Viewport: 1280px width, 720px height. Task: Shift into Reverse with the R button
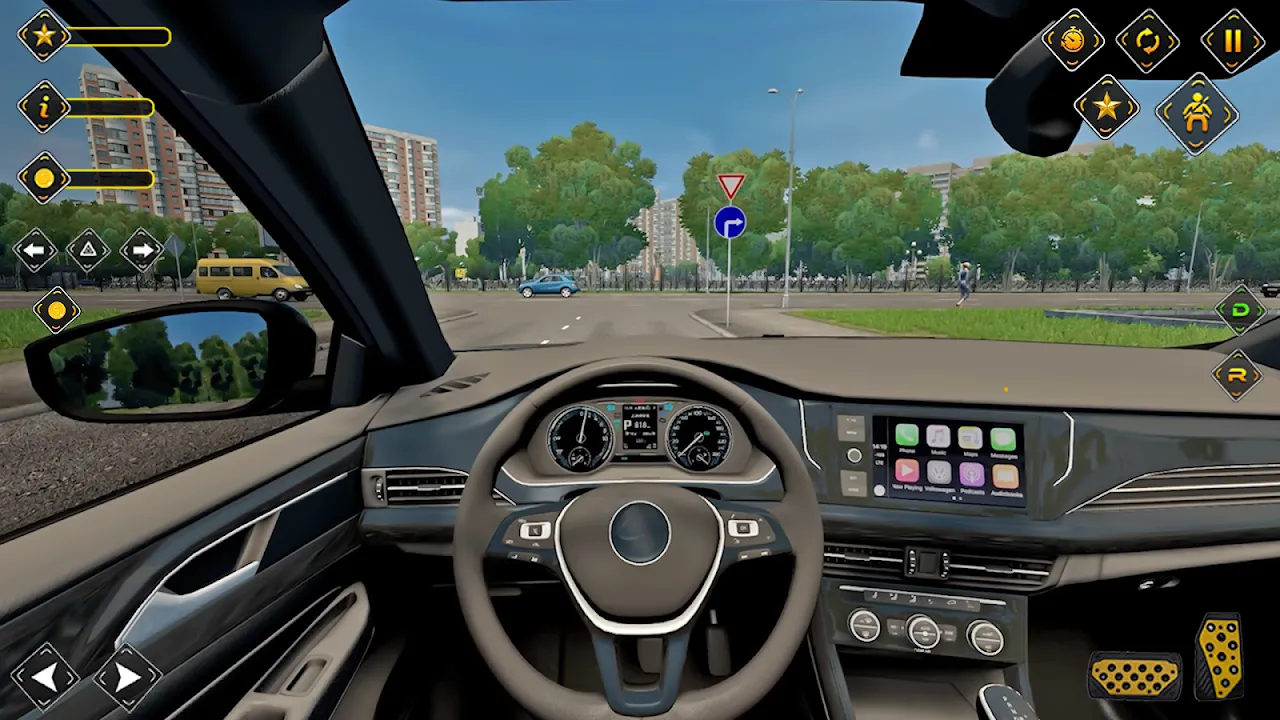click(x=1237, y=375)
